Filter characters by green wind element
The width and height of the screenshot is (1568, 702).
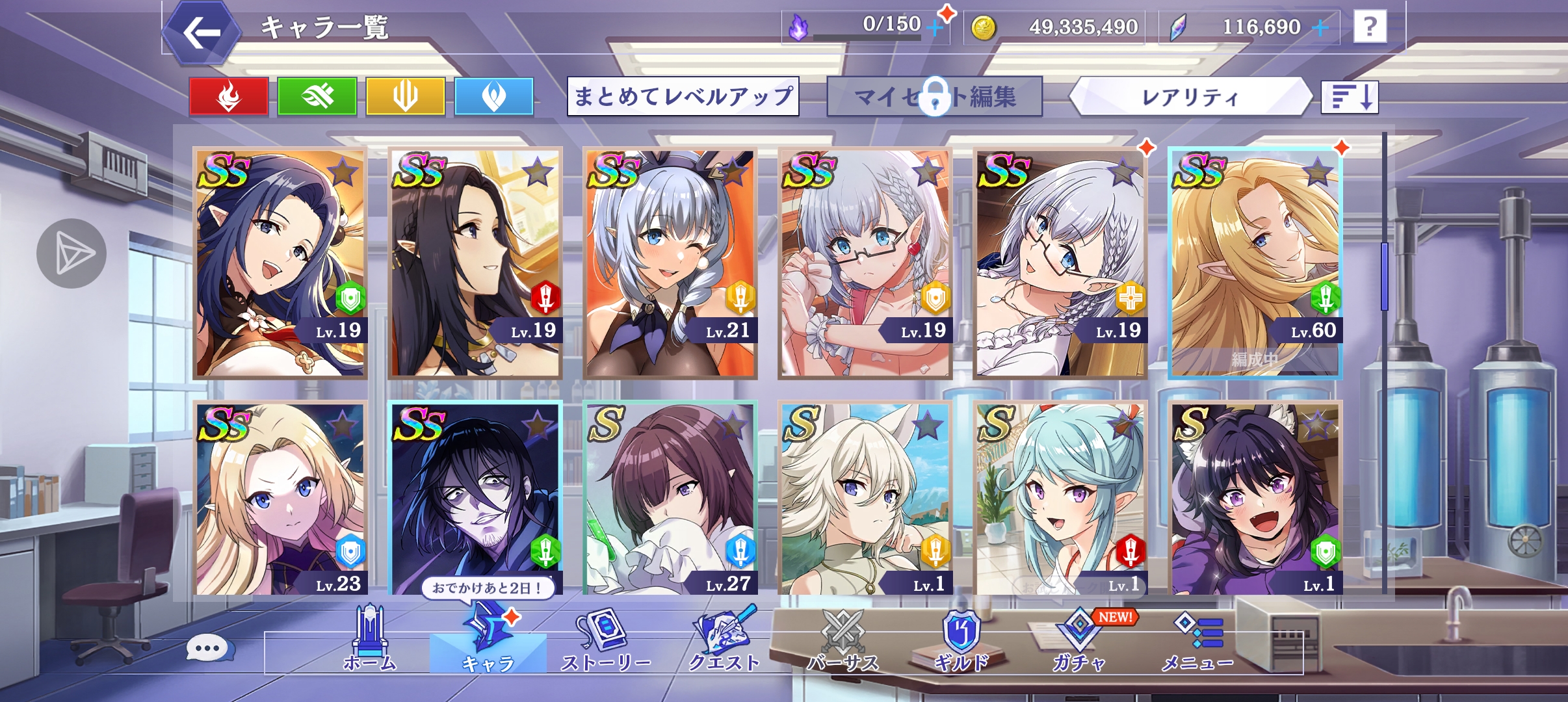(317, 97)
